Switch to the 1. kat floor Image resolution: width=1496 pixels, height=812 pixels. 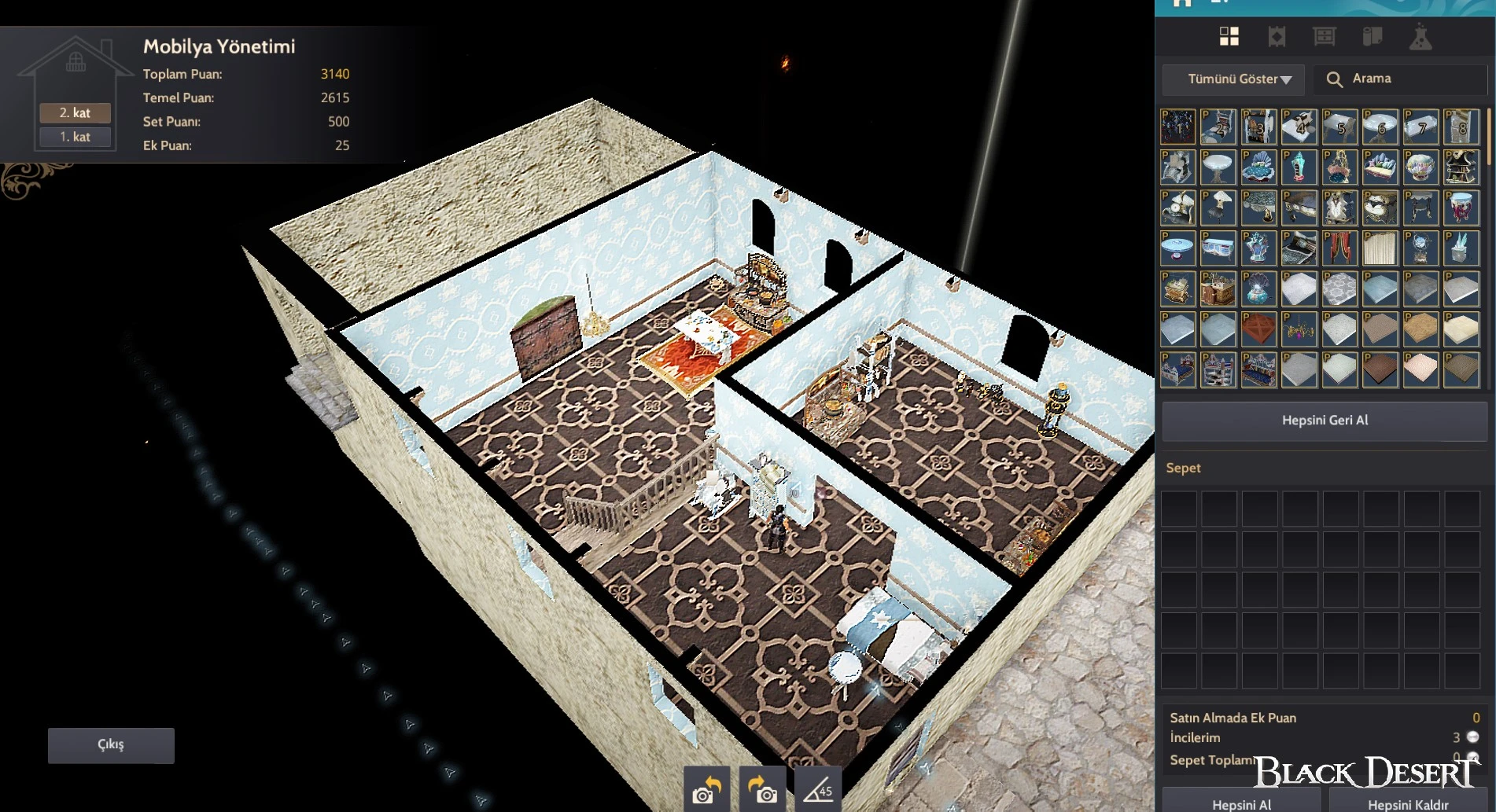[x=76, y=137]
